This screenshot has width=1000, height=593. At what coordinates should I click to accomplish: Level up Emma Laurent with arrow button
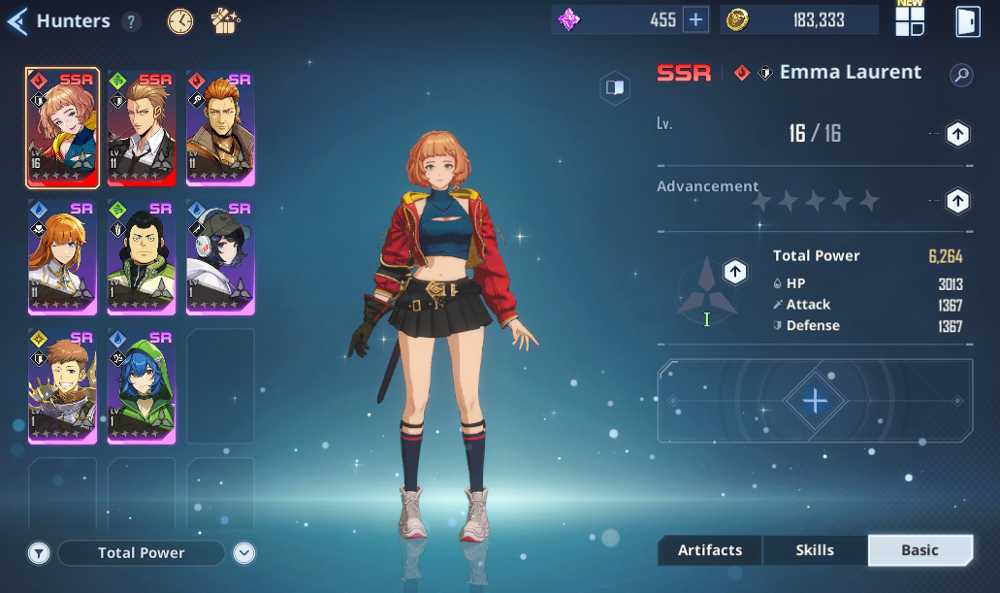pyautogui.click(x=957, y=134)
